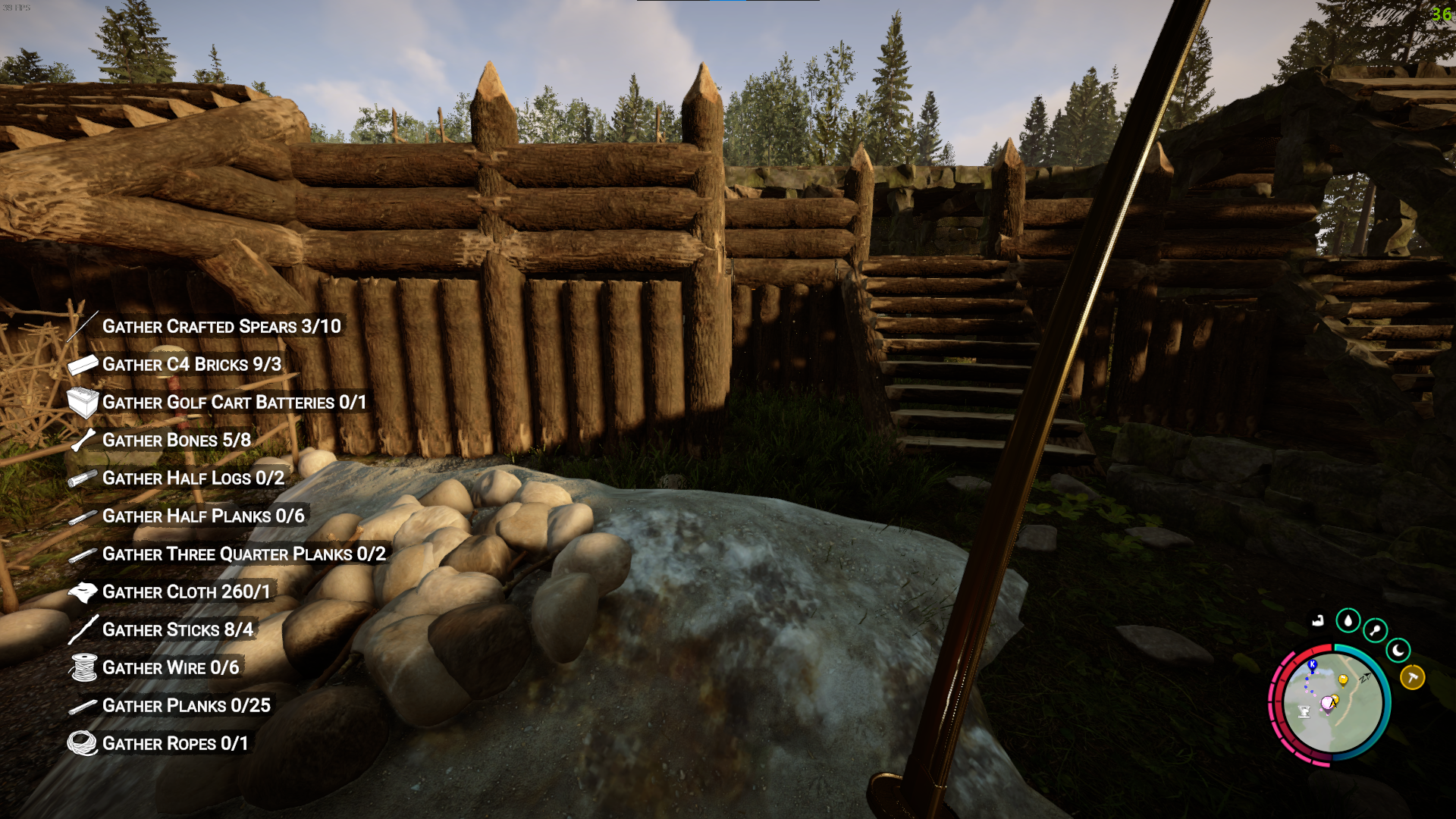The width and height of the screenshot is (1456, 819).
Task: Select the Gather Crafted Spears objective
Action: [x=221, y=327]
